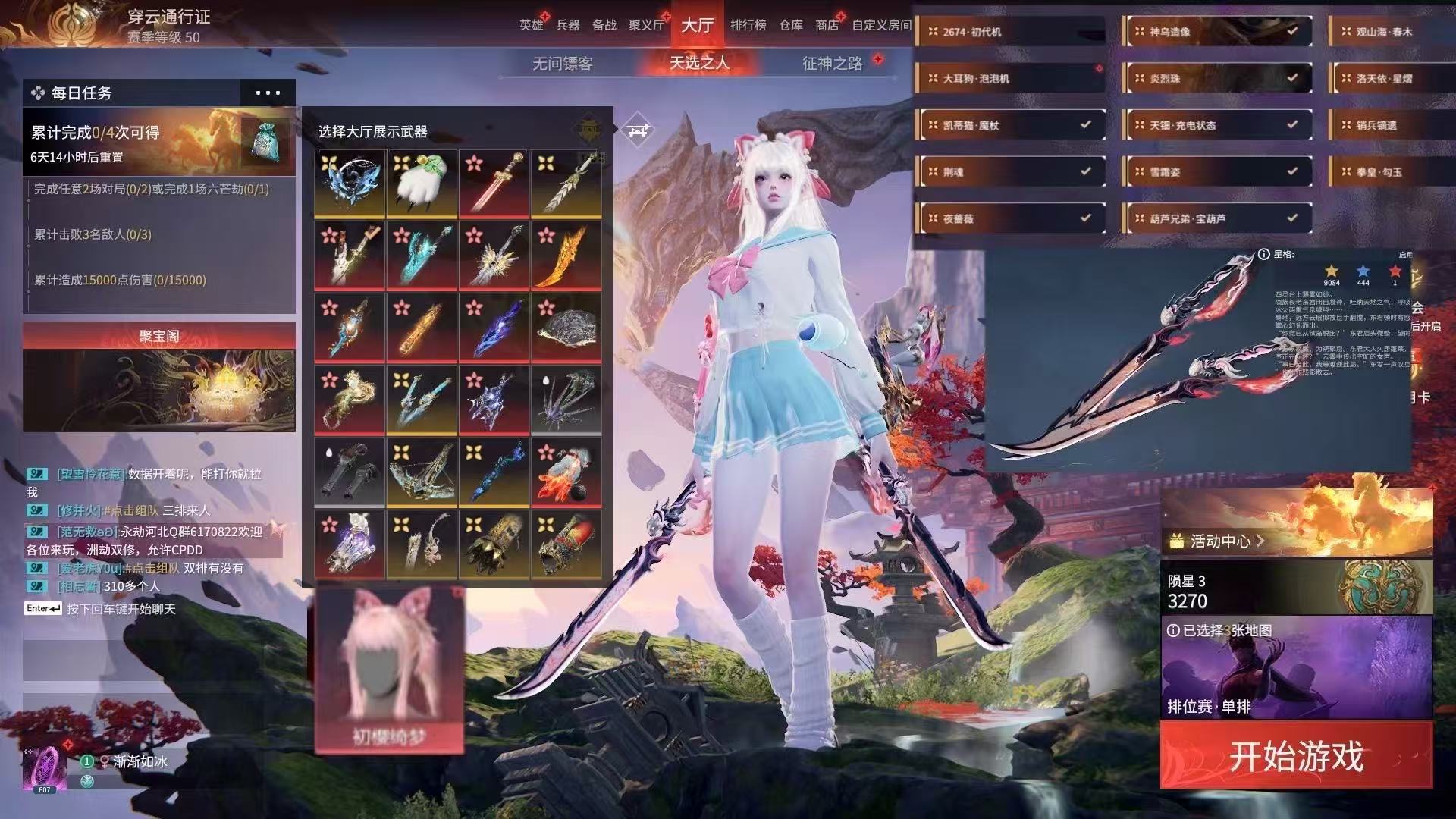
Task: Open the 仓库 warehouse menu
Action: tap(790, 25)
